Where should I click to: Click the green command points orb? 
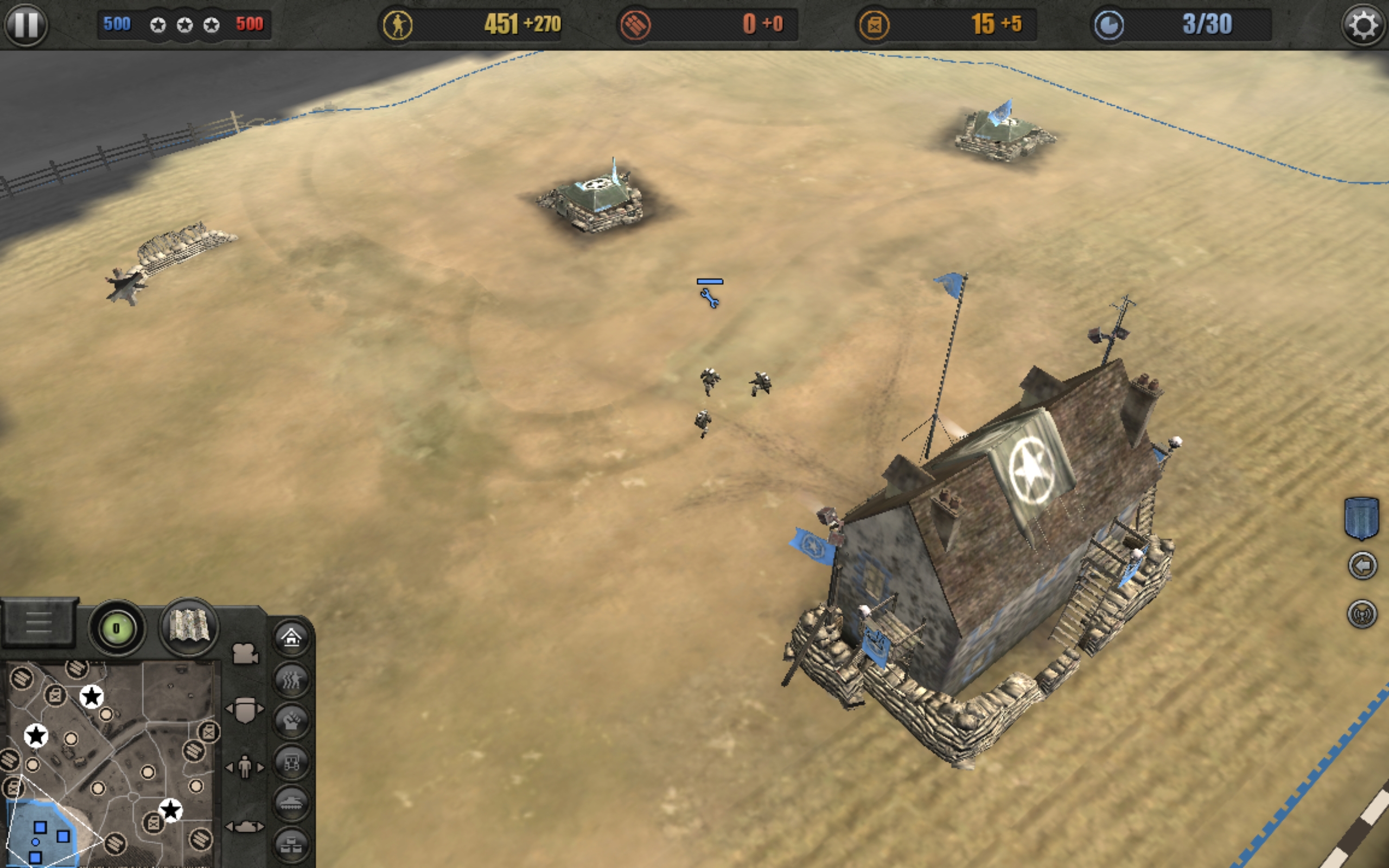coord(117,628)
